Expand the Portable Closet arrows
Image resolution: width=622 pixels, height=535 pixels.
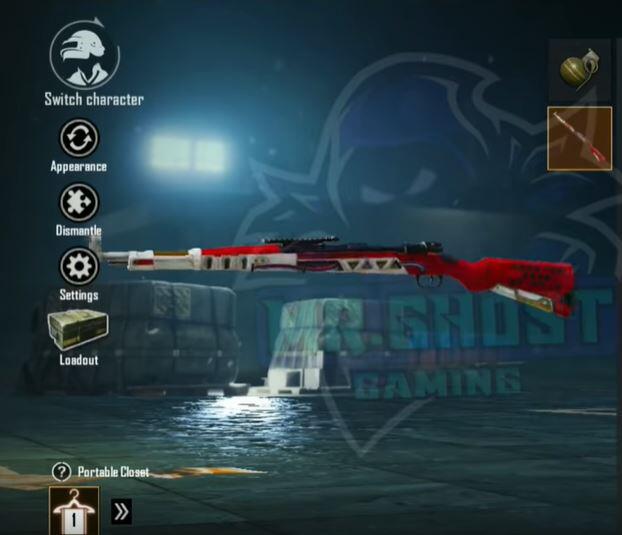(x=121, y=513)
